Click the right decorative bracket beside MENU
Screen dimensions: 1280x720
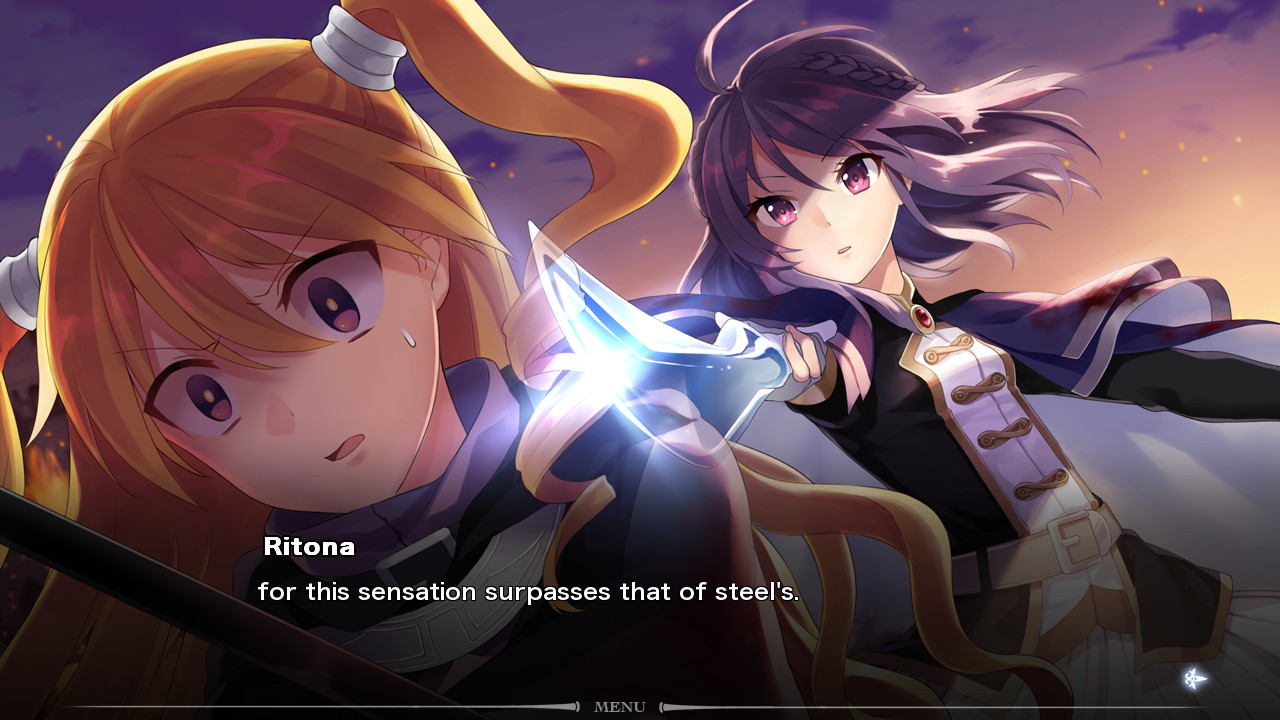(x=662, y=707)
